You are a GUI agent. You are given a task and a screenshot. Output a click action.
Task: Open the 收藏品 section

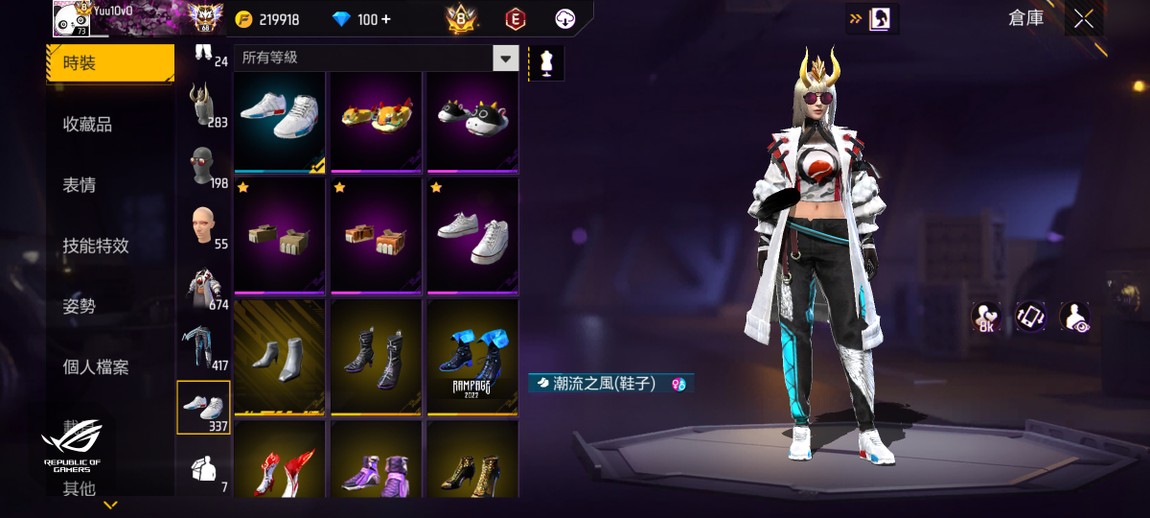tap(88, 124)
